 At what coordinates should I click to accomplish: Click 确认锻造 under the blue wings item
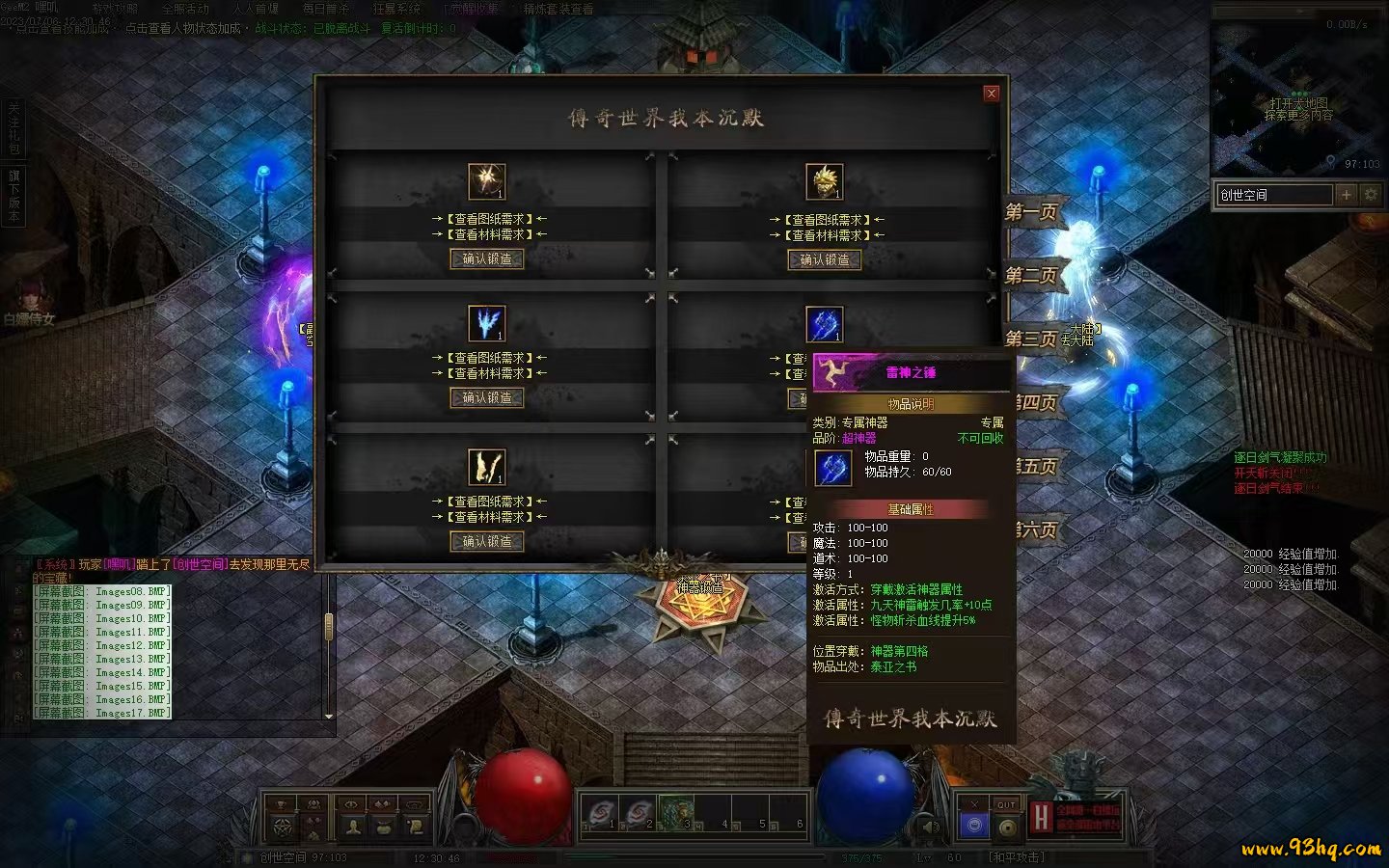[x=487, y=397]
